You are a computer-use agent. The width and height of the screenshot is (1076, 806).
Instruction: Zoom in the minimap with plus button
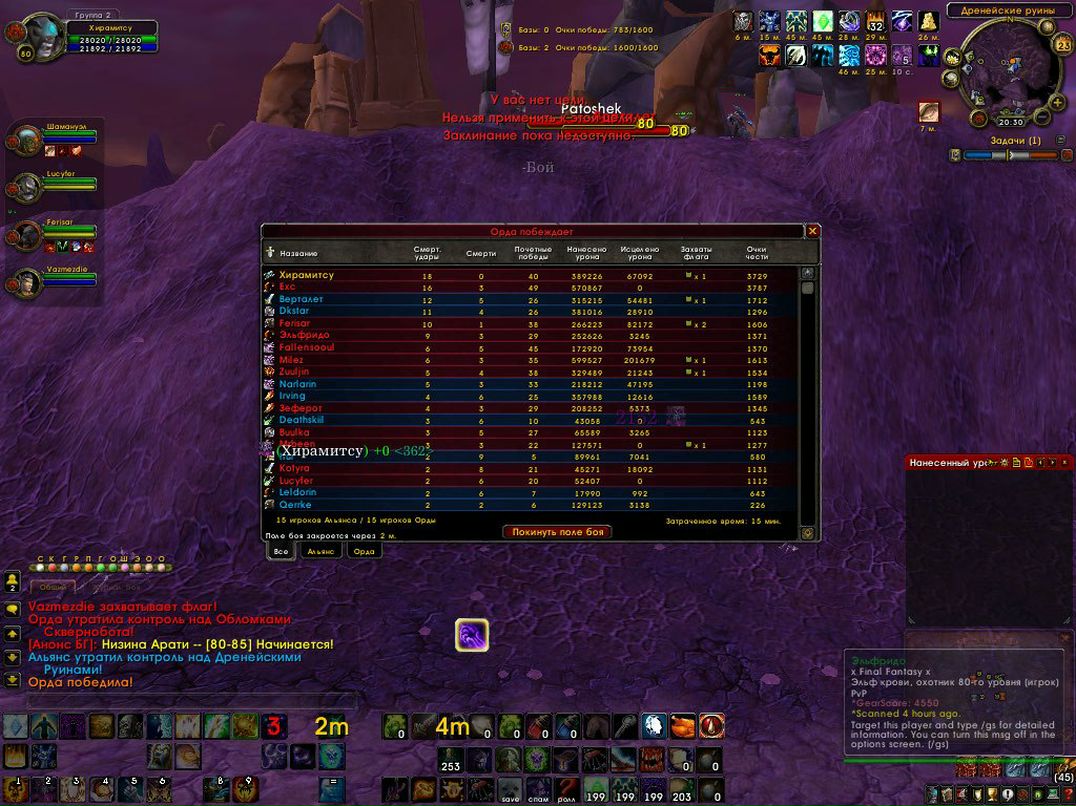tap(1057, 101)
